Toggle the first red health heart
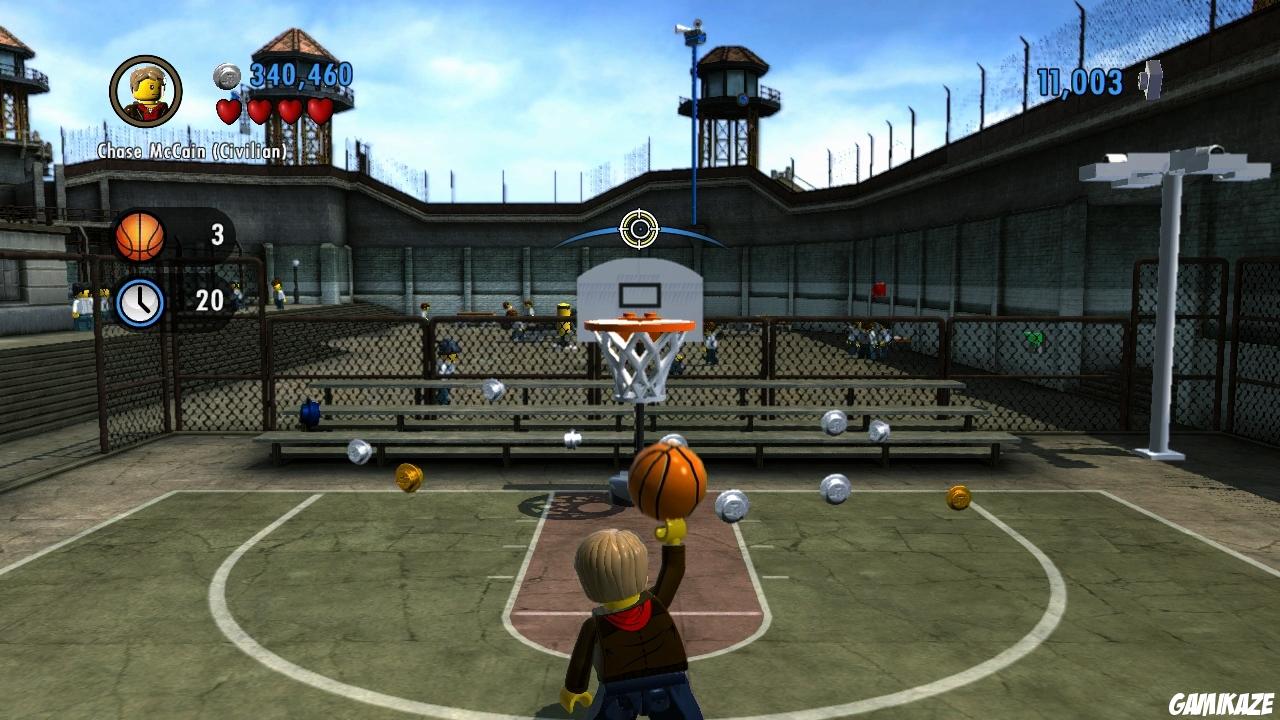 click(231, 112)
